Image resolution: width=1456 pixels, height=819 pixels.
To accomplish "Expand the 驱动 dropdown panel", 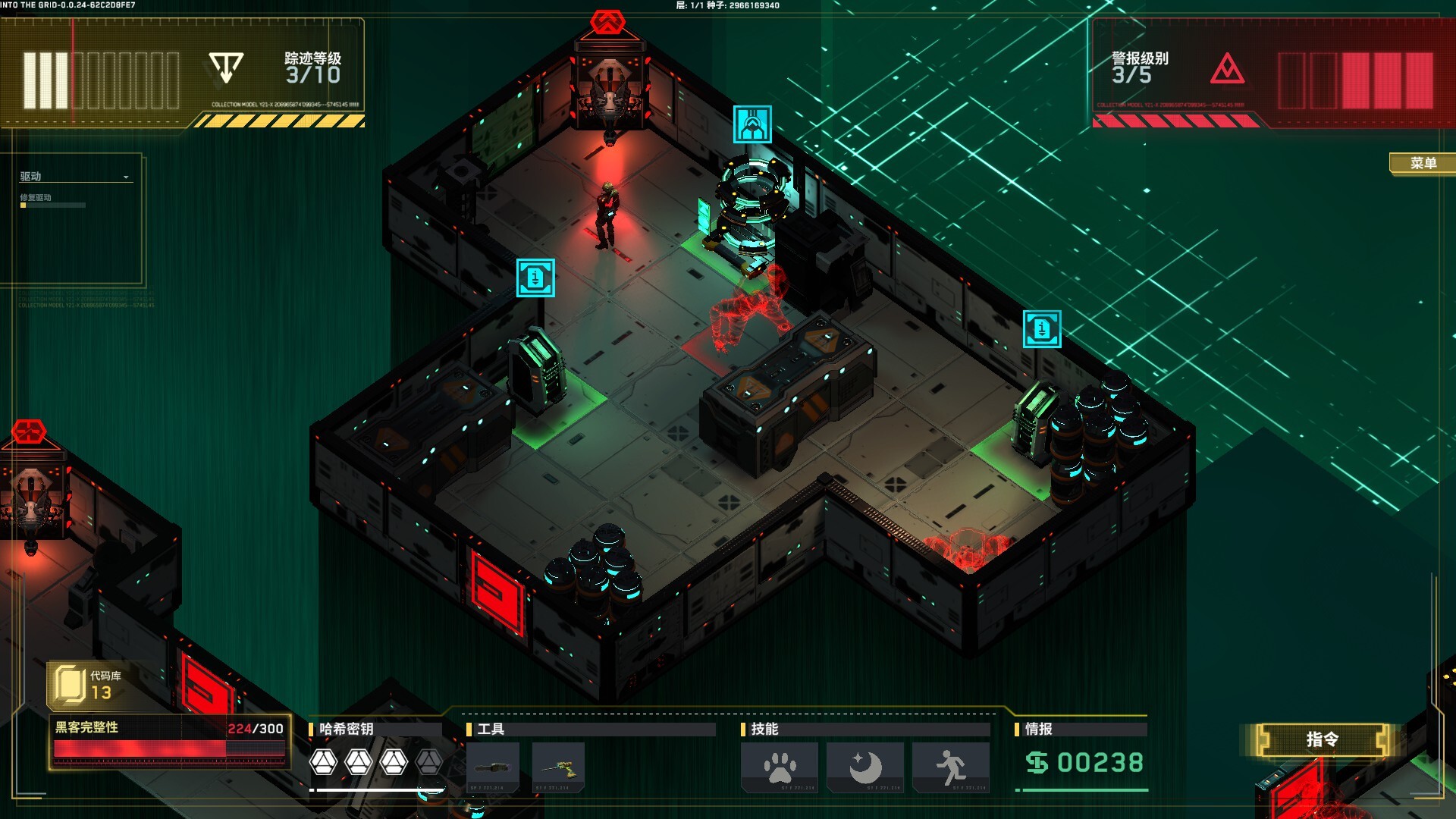I will coord(126,177).
